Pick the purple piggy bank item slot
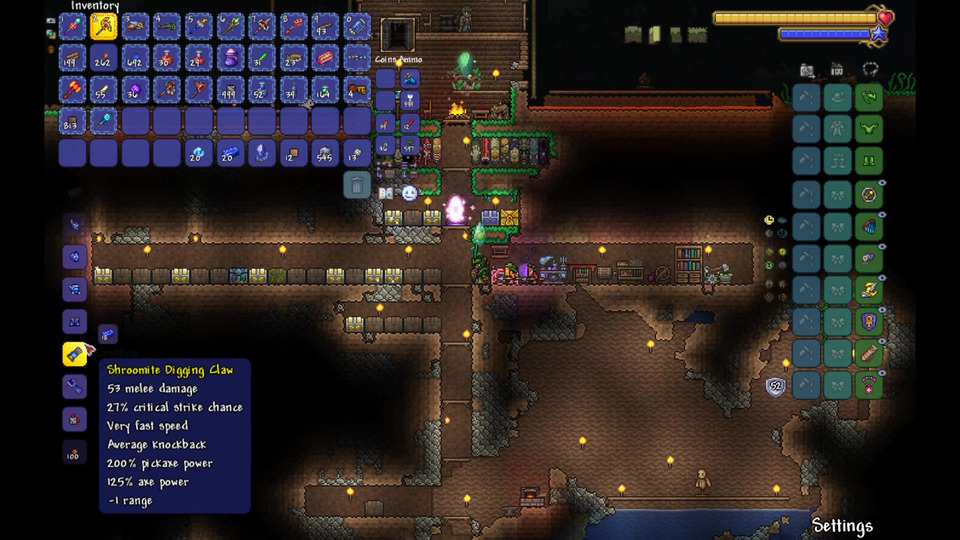This screenshot has width=960, height=540. pos(230,58)
